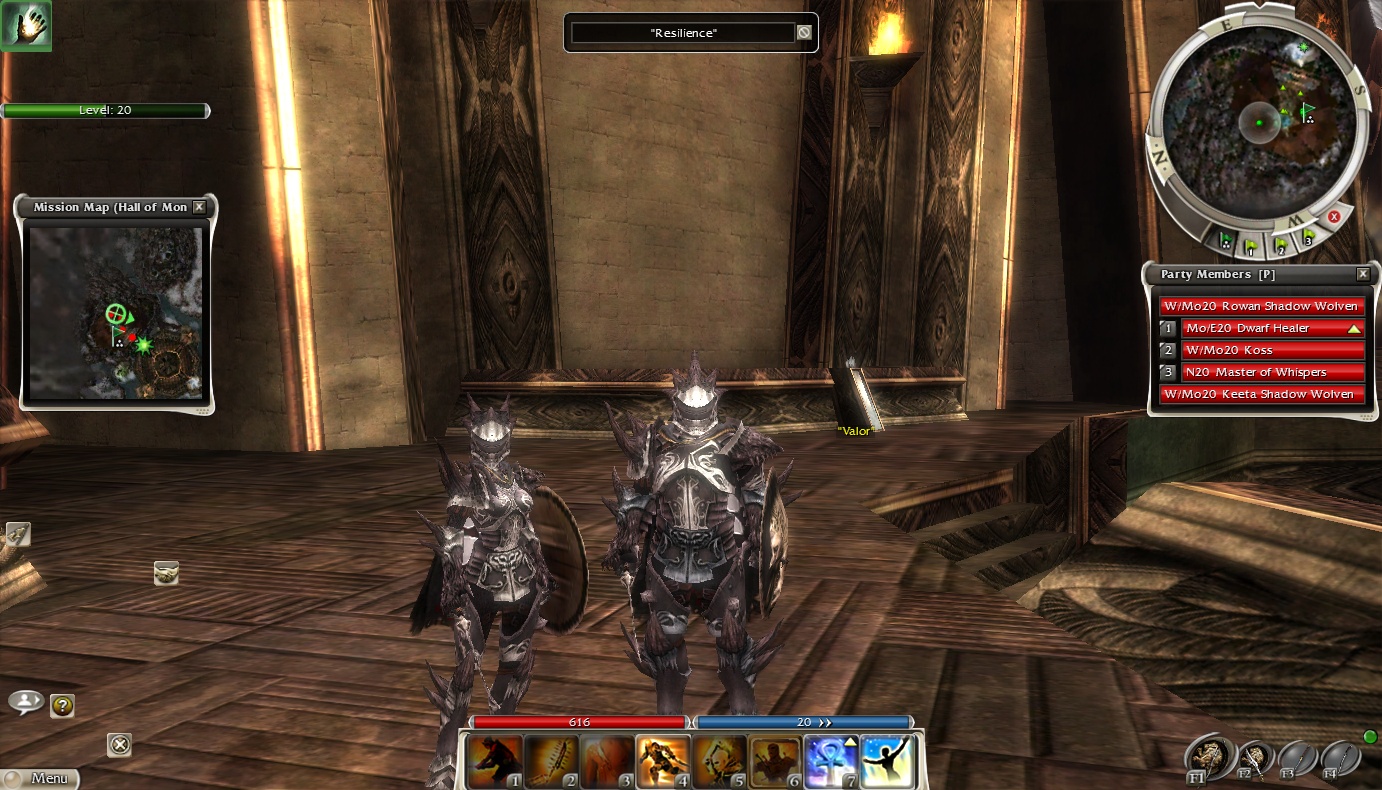Clear the "Resilience" target with cancel icon

pos(803,33)
